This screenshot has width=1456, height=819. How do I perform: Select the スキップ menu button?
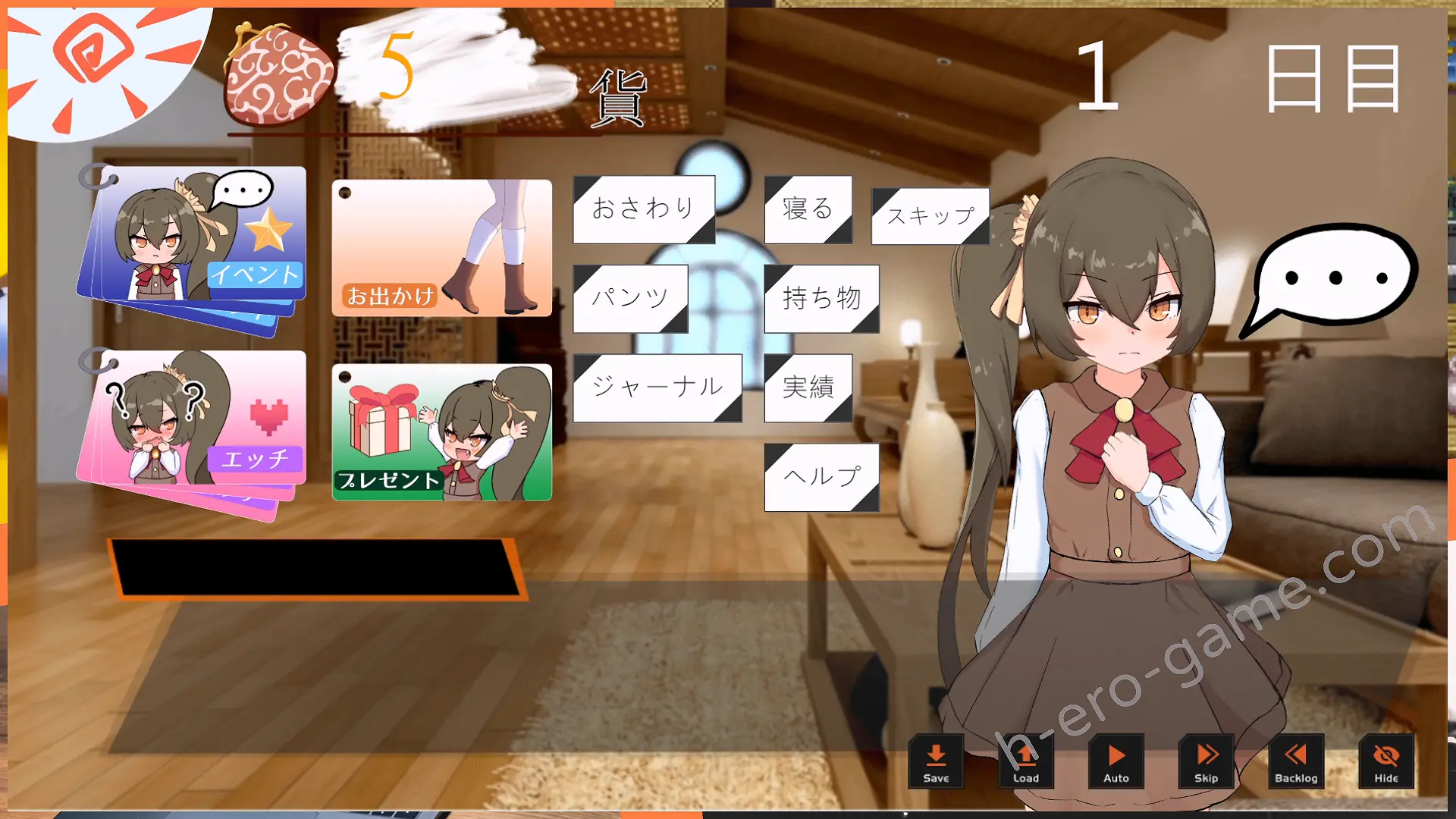coord(930,216)
